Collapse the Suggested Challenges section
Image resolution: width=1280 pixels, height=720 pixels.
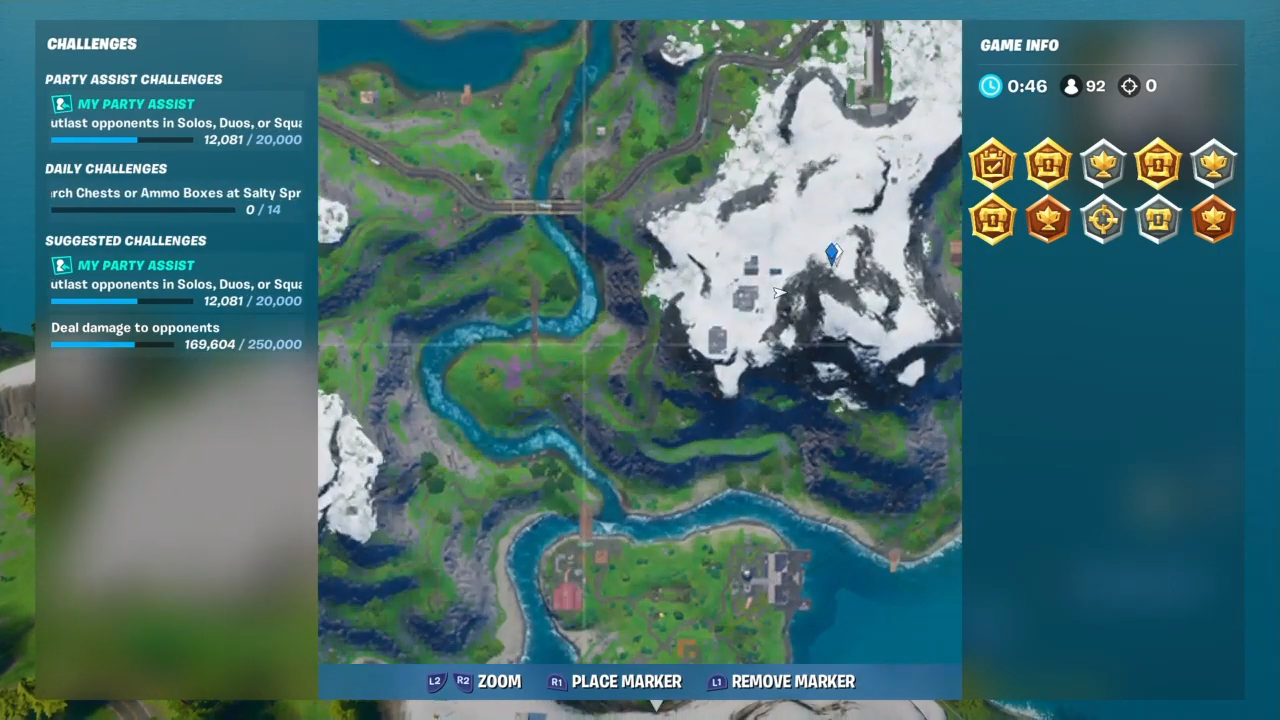126,240
